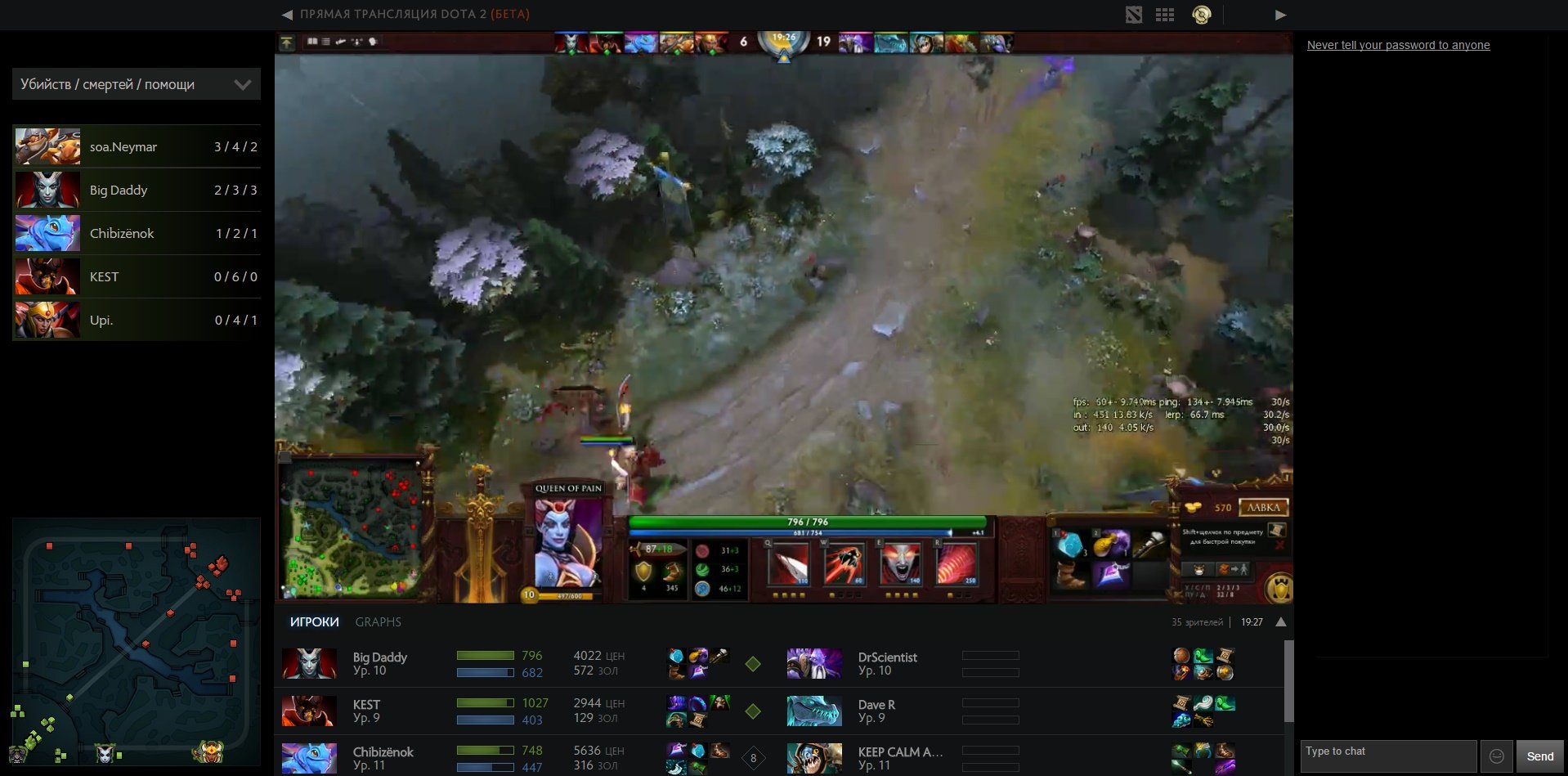Select the KEST row in the scoreboard
Image resolution: width=1568 pixels, height=776 pixels.
pyautogui.click(x=136, y=276)
